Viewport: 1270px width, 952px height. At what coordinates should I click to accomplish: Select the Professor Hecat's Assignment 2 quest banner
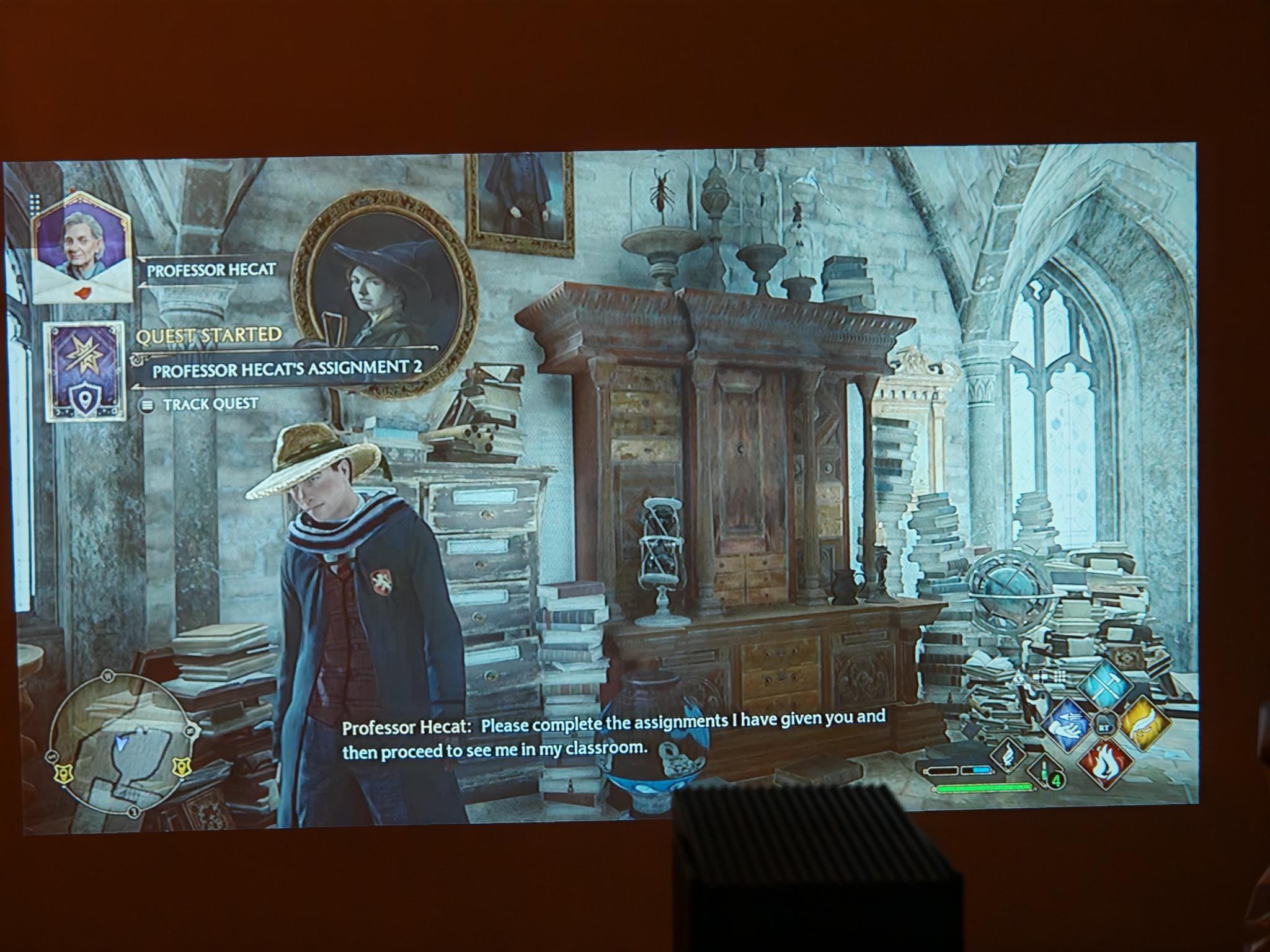pos(286,368)
